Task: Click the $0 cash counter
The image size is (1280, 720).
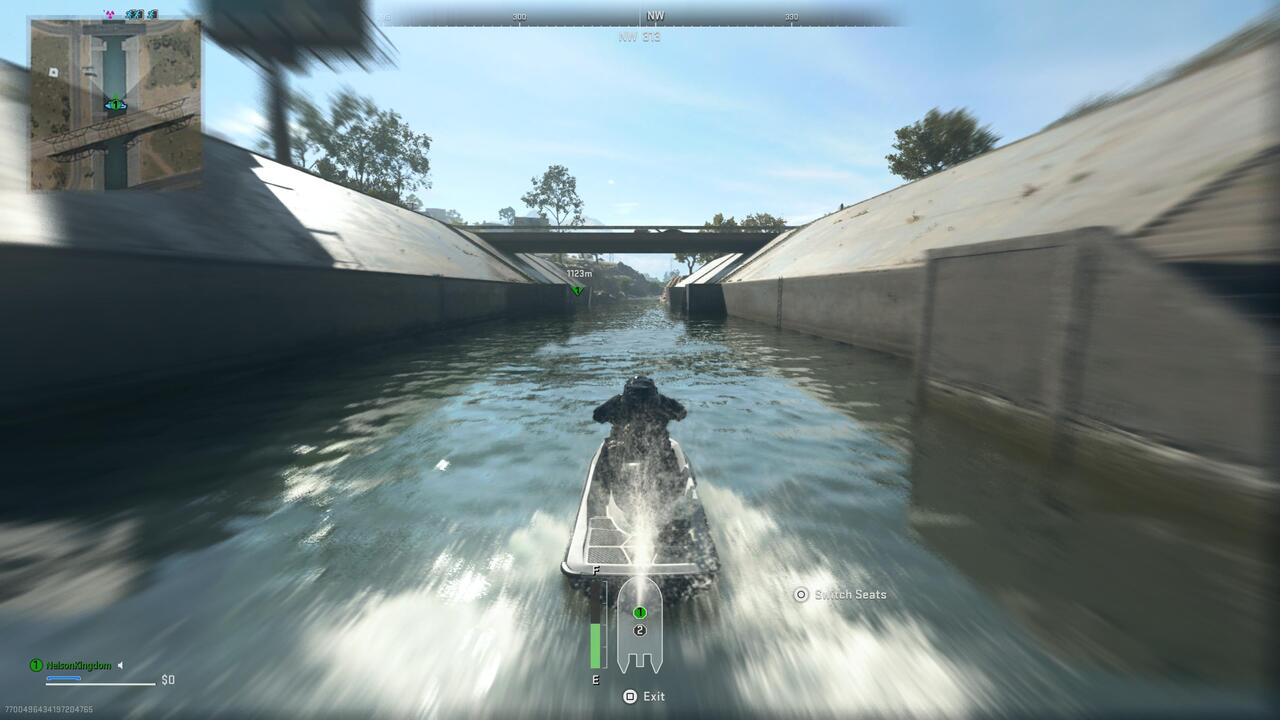Action: pos(168,679)
